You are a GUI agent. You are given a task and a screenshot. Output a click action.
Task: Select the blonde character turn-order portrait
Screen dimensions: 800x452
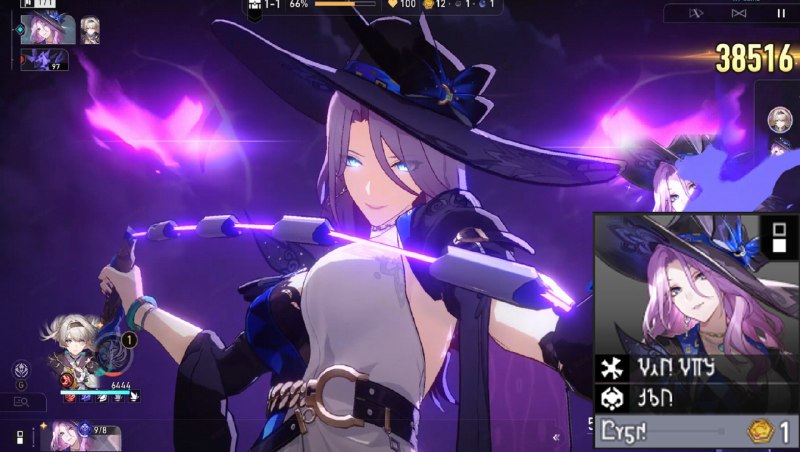click(x=90, y=29)
